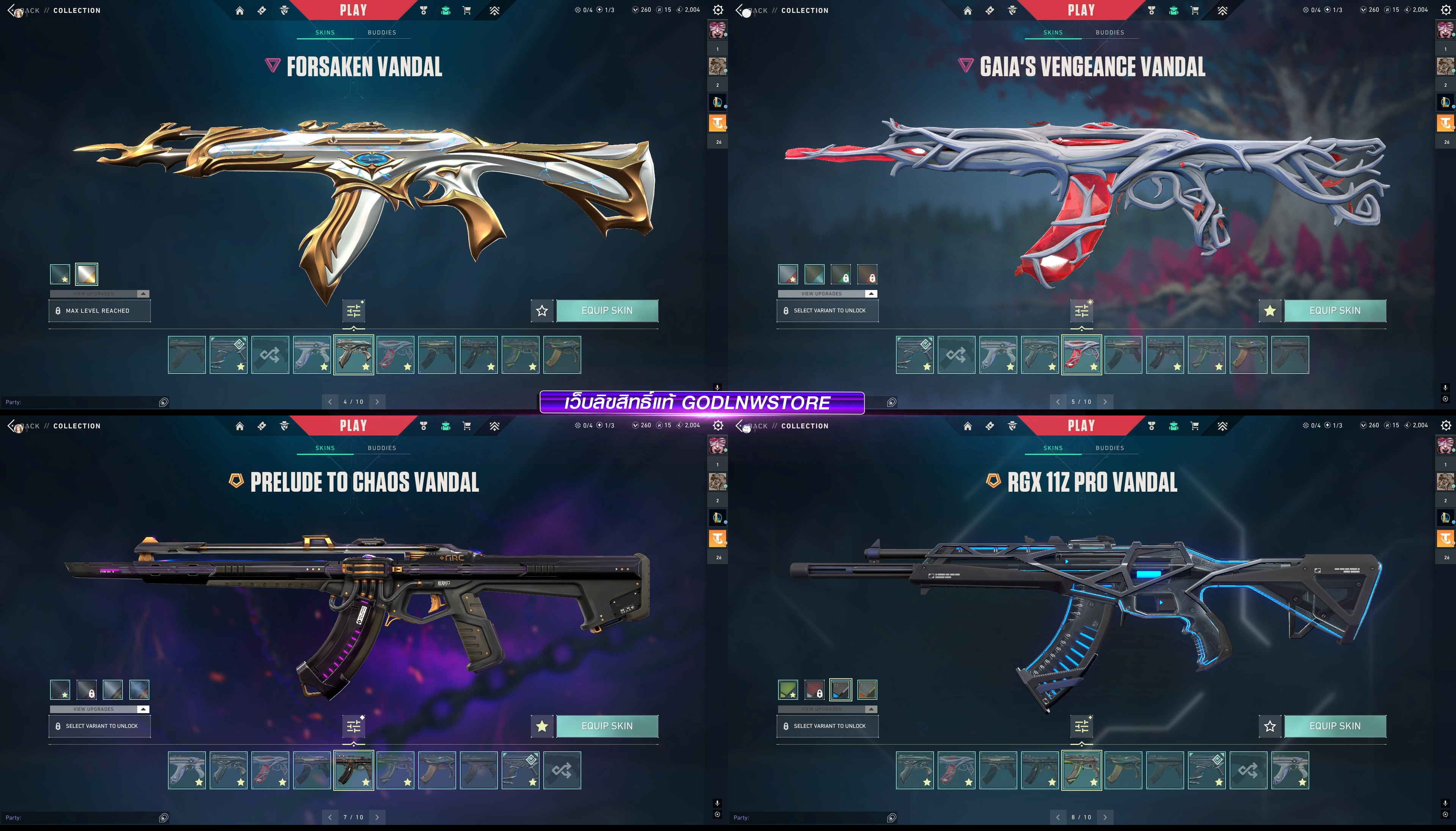Equip the RGX 11Z Pro Vandal skin
1456x831 pixels.
1334,726
